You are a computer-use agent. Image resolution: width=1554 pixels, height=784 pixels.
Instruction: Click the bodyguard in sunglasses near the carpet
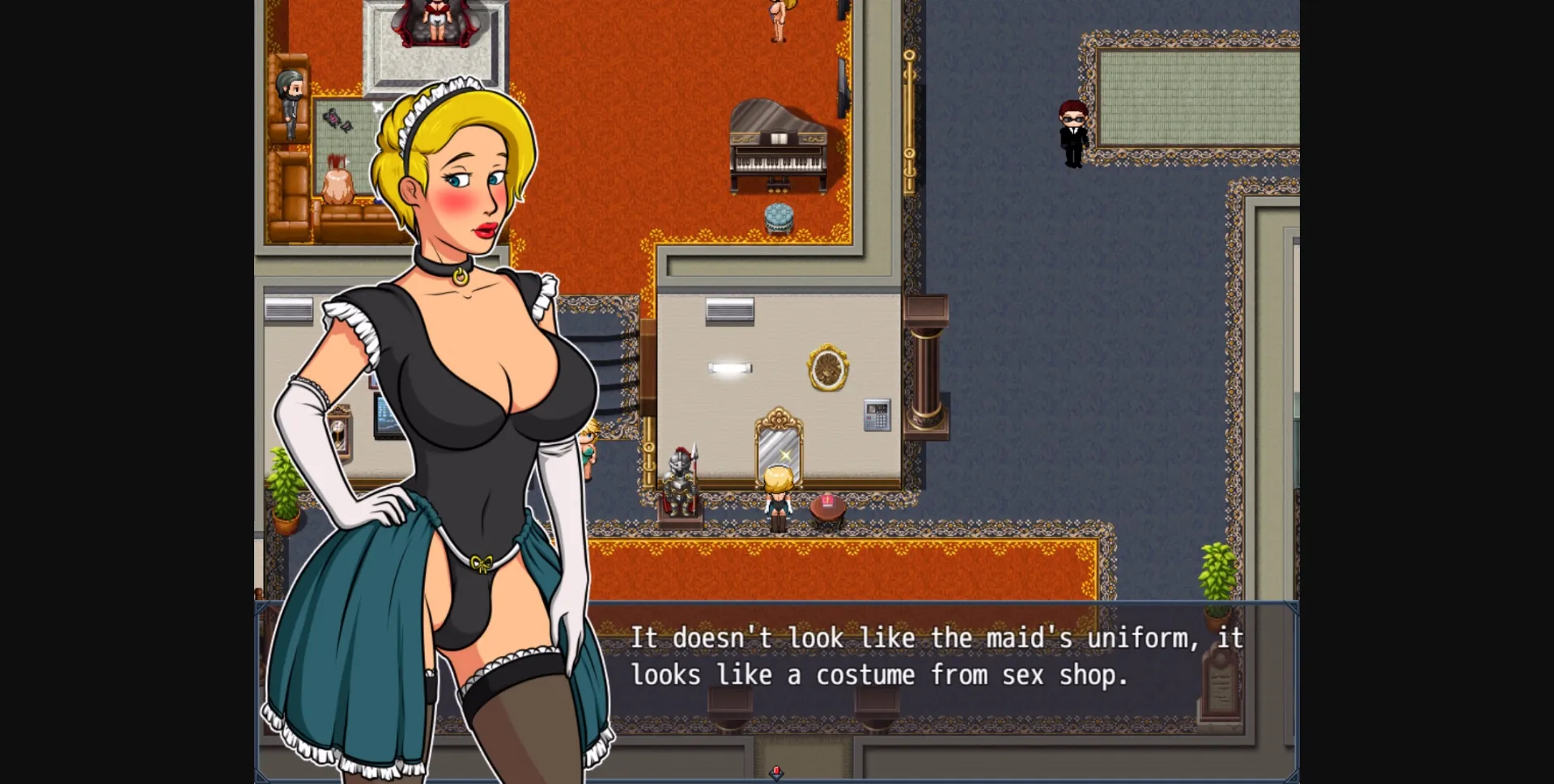coord(1072,133)
